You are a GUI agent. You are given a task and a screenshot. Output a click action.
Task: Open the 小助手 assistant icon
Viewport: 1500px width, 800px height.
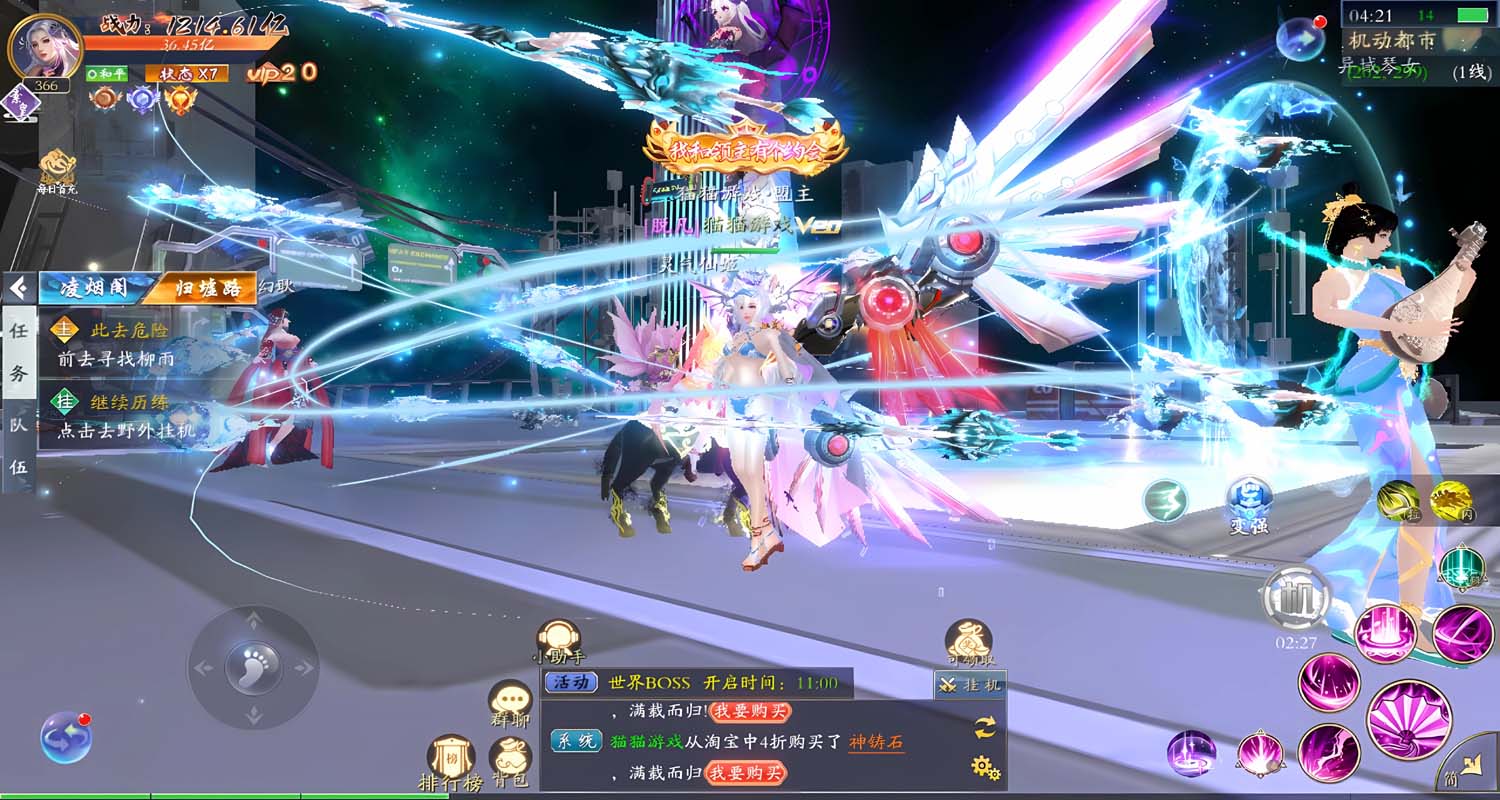558,640
